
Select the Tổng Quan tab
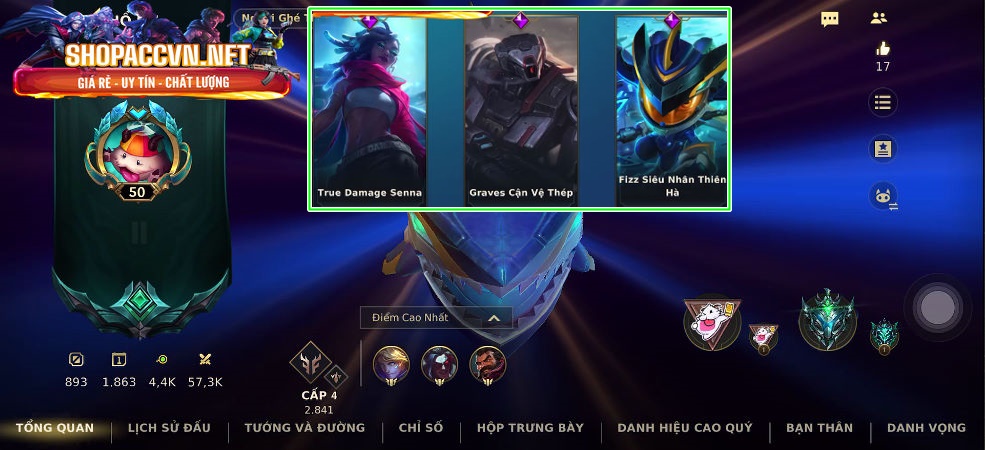pos(55,428)
